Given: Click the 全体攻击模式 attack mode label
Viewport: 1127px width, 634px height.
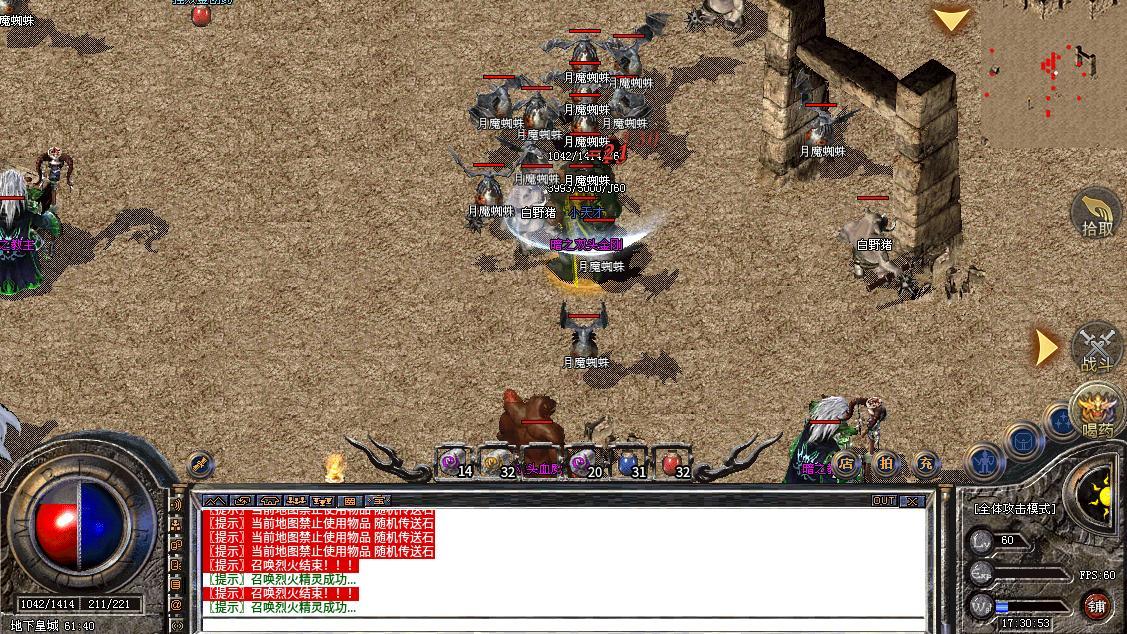Looking at the screenshot, I should coord(1014,508).
